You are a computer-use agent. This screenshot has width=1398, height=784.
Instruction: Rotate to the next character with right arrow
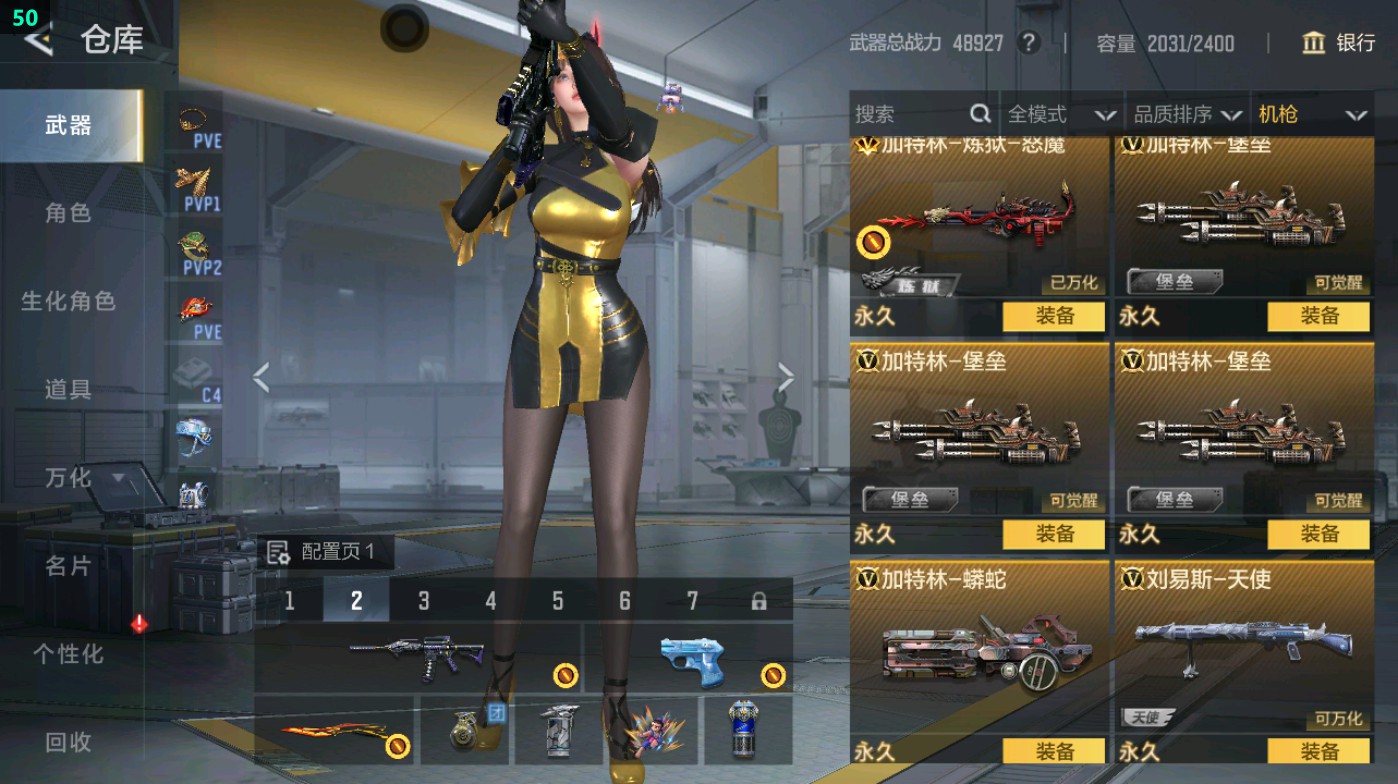[785, 378]
